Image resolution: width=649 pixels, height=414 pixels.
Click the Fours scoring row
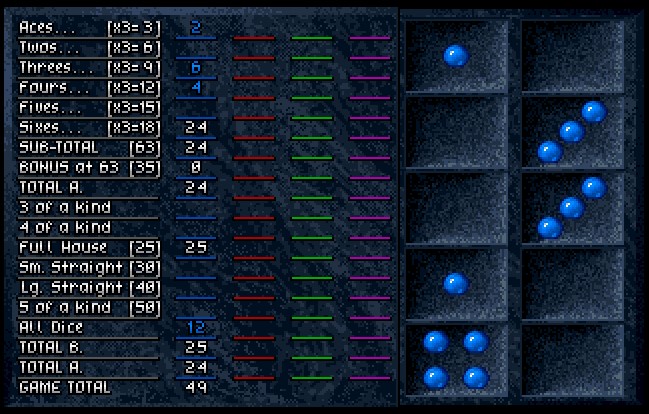[89, 87]
